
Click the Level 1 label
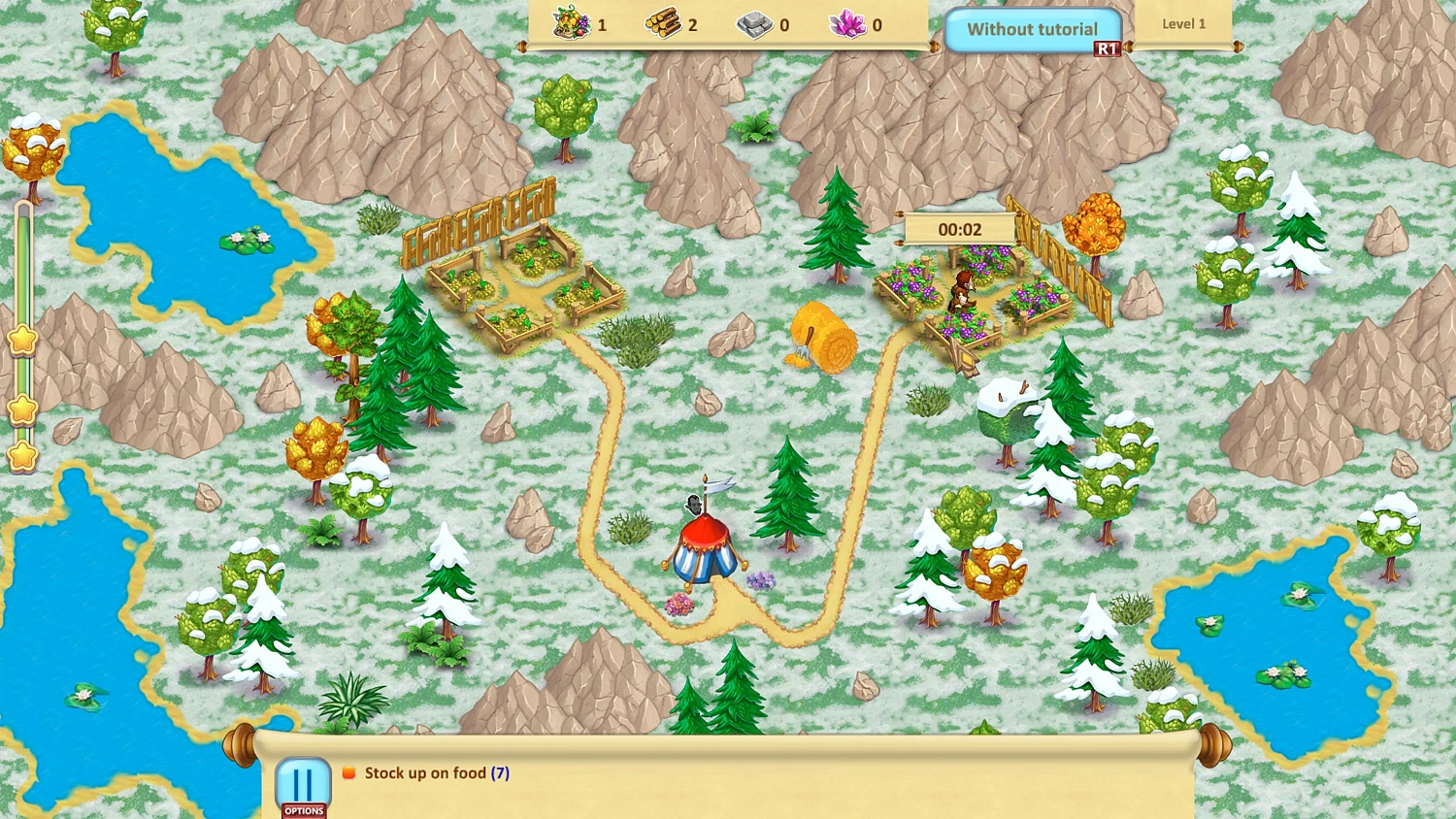click(x=1183, y=23)
